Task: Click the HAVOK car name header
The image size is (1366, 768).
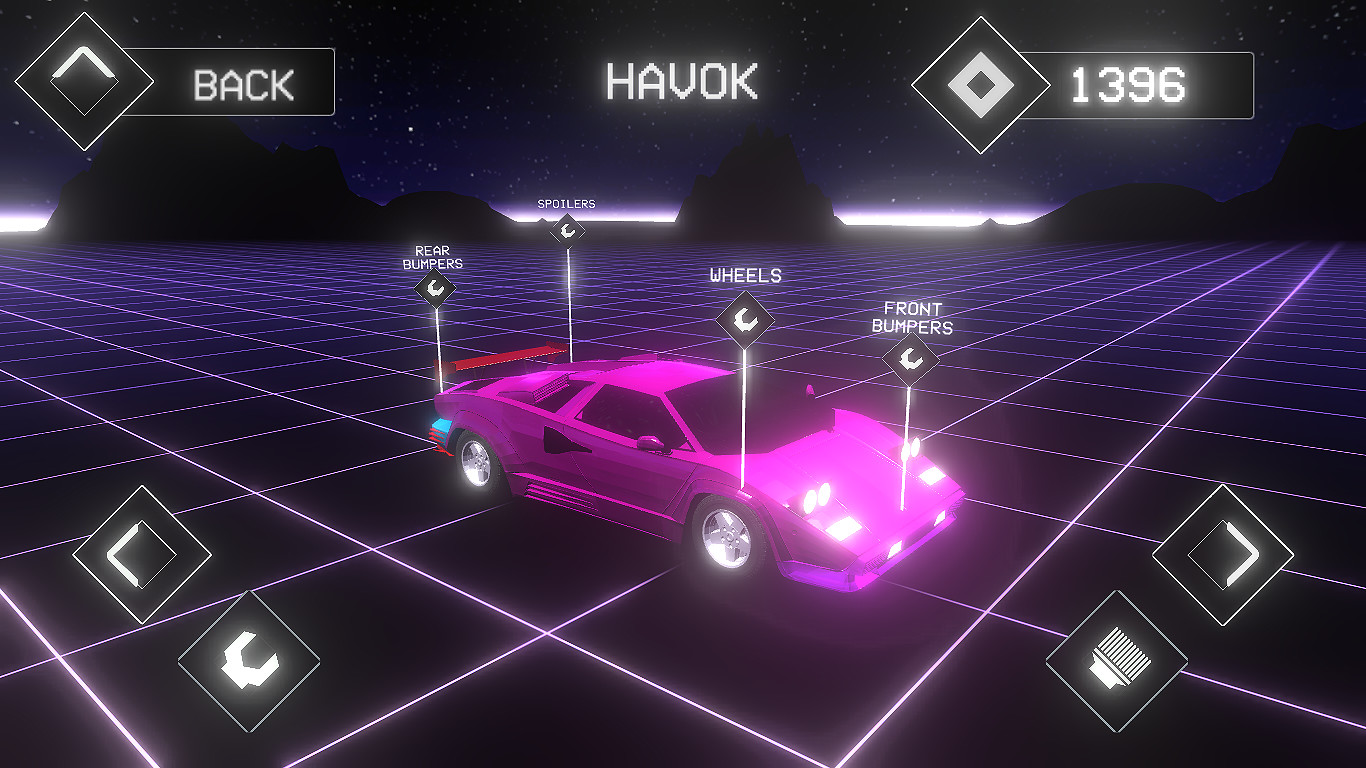Action: (680, 82)
